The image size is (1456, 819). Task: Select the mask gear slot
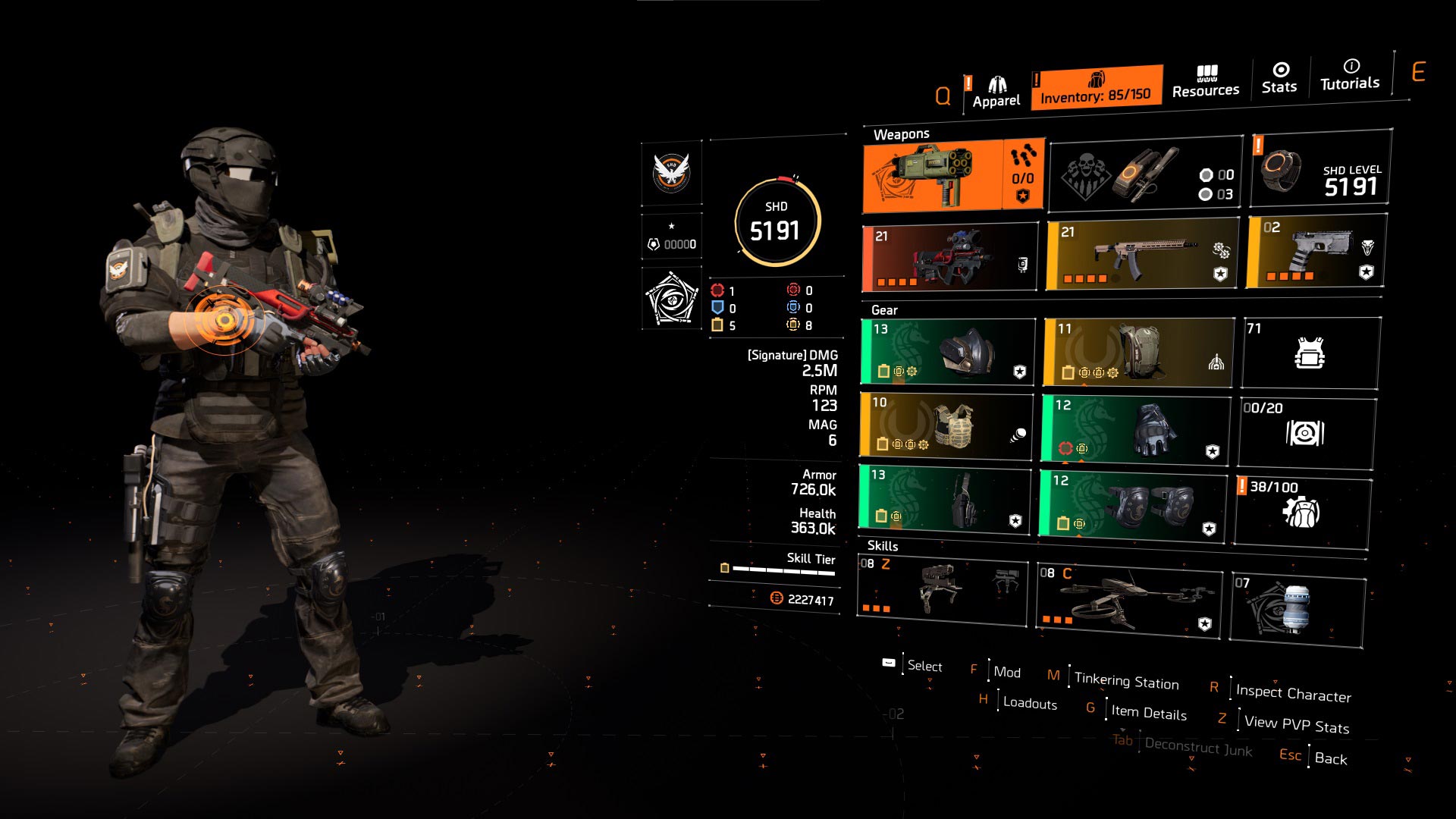click(948, 352)
